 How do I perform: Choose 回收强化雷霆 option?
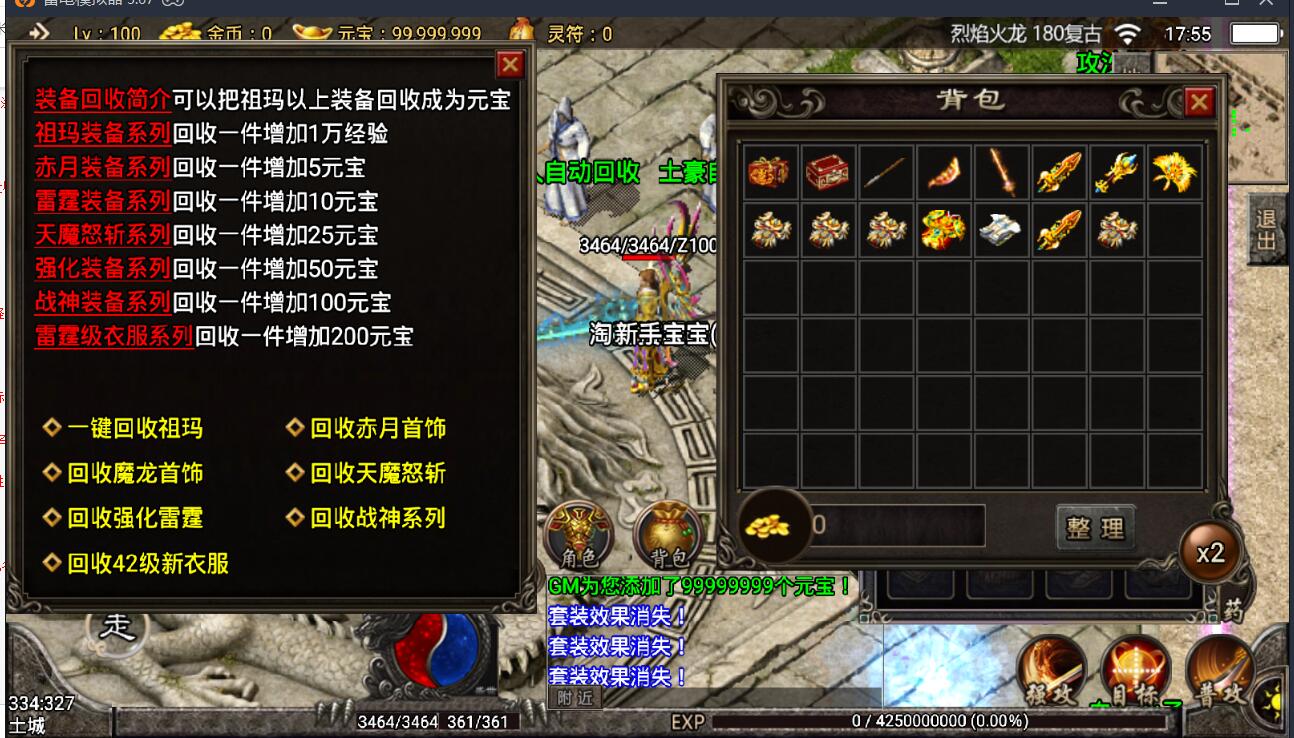[134, 518]
